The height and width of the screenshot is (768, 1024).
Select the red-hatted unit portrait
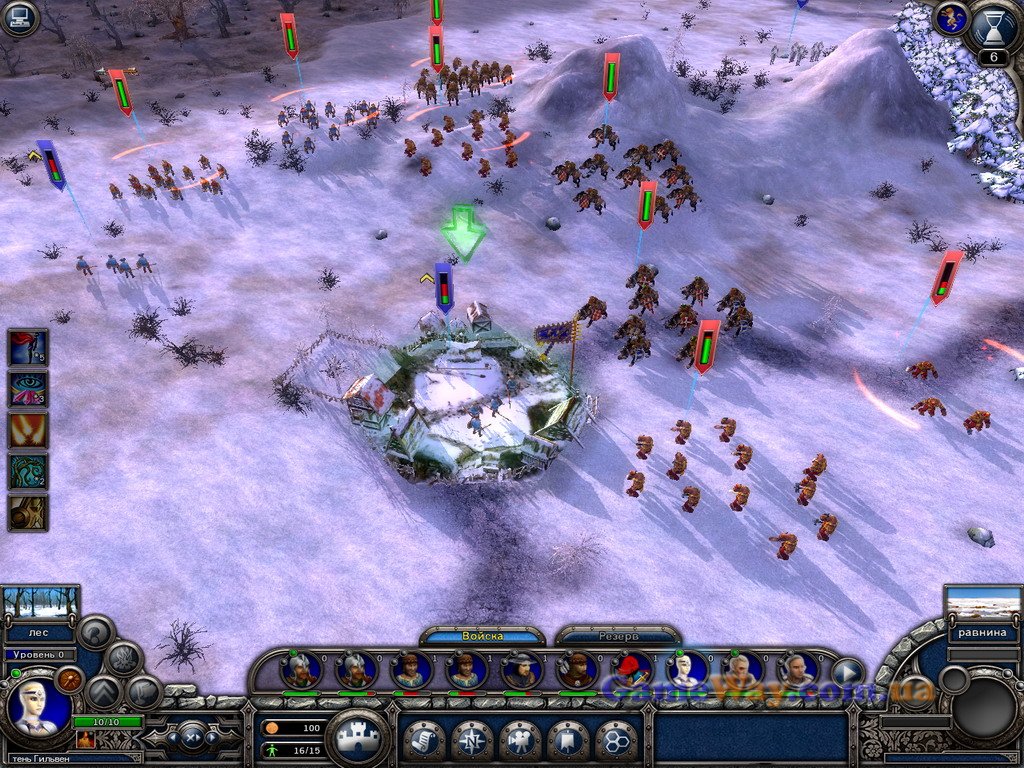point(631,670)
